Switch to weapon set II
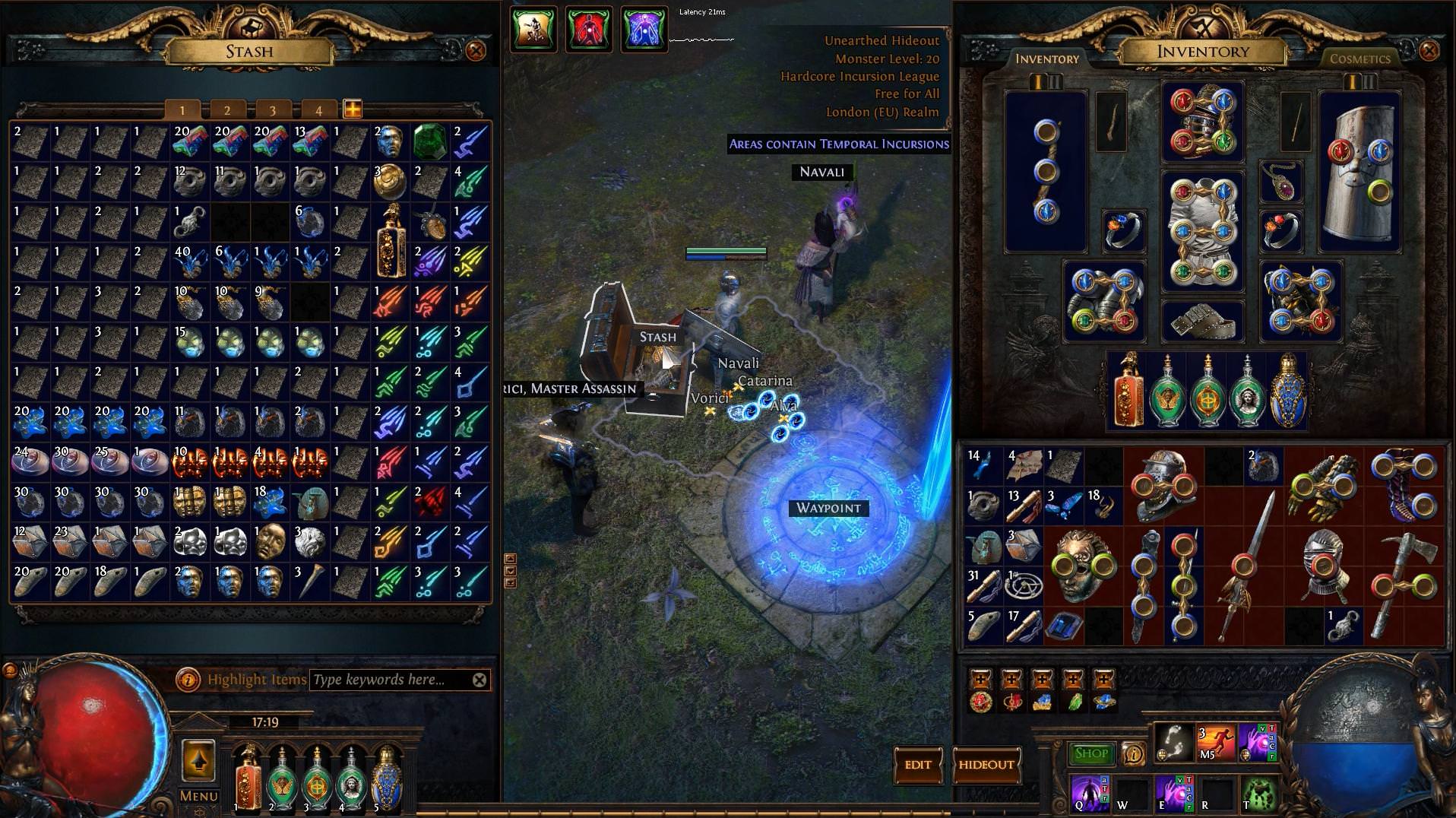The width and height of the screenshot is (1456, 818). click(1054, 82)
